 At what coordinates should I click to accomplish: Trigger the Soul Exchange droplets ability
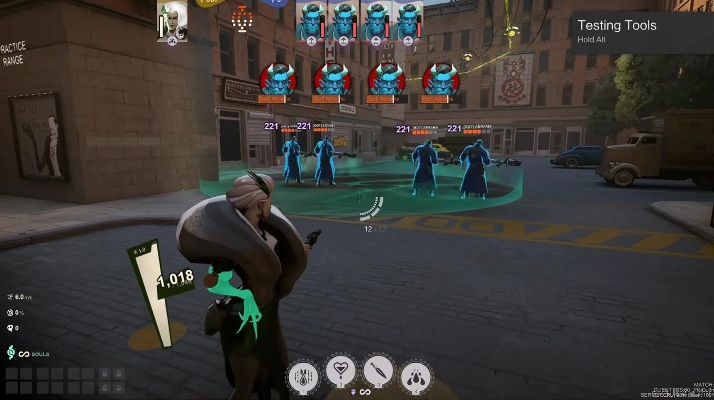pyautogui.click(x=415, y=375)
